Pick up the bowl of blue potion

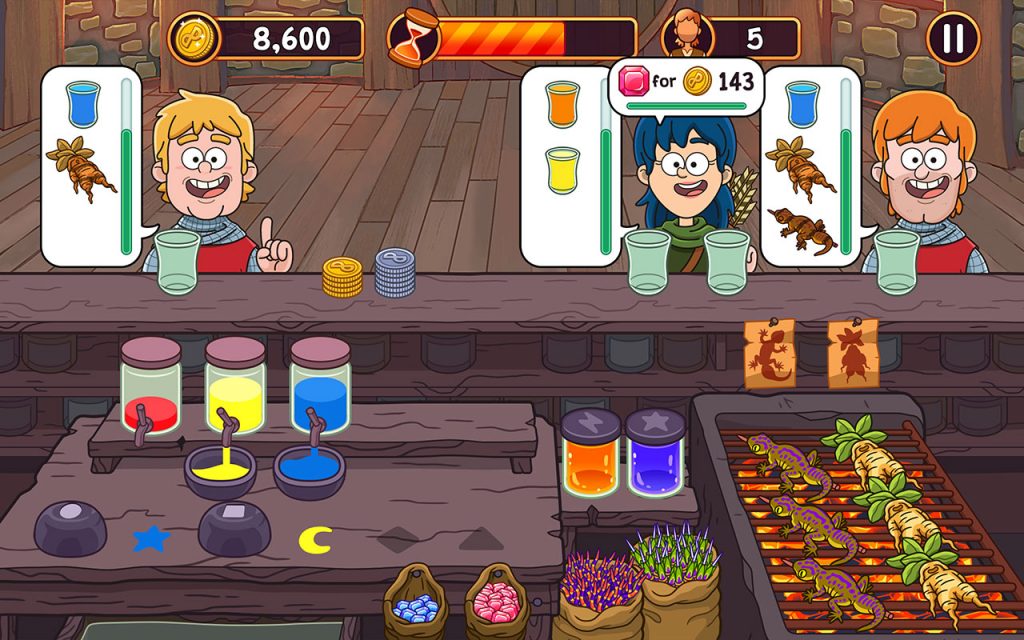pos(309,472)
